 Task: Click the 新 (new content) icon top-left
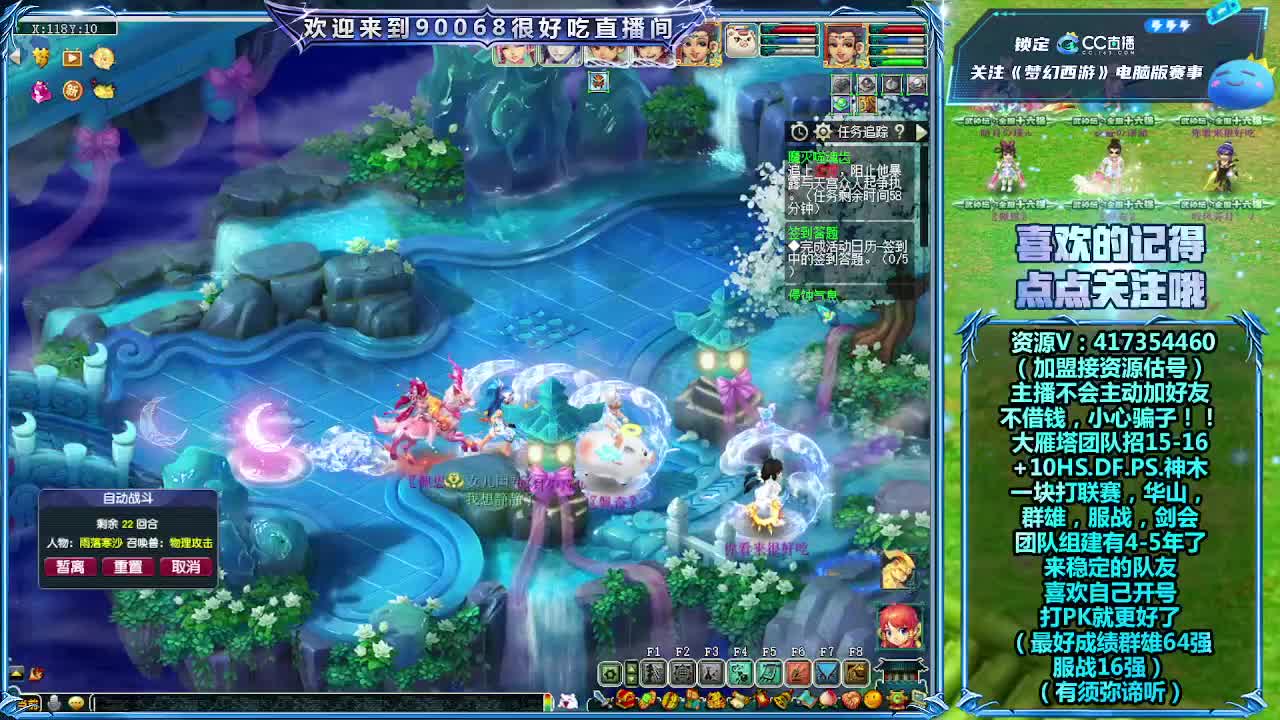point(72,91)
